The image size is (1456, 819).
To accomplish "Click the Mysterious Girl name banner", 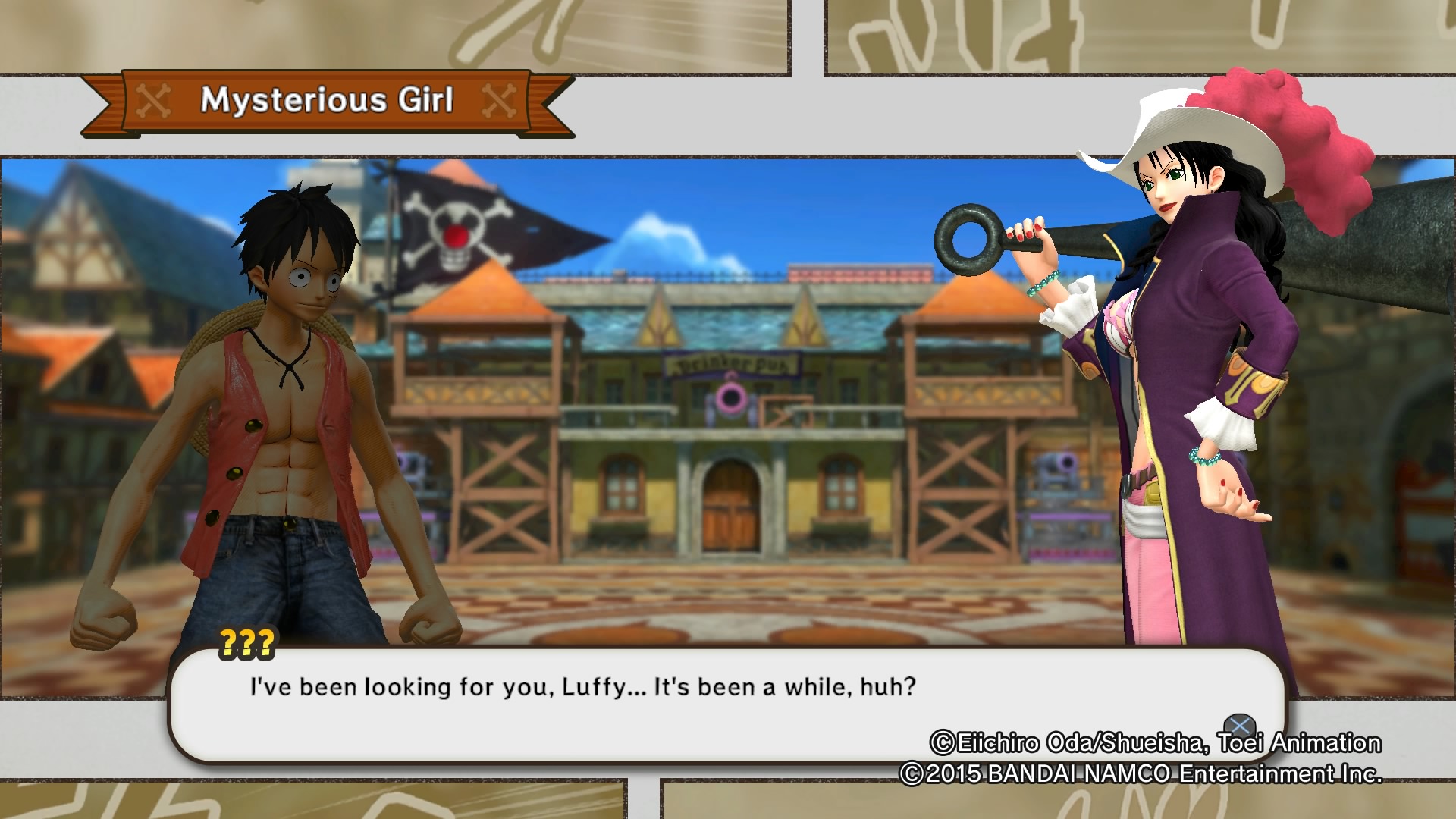I will coord(326,99).
